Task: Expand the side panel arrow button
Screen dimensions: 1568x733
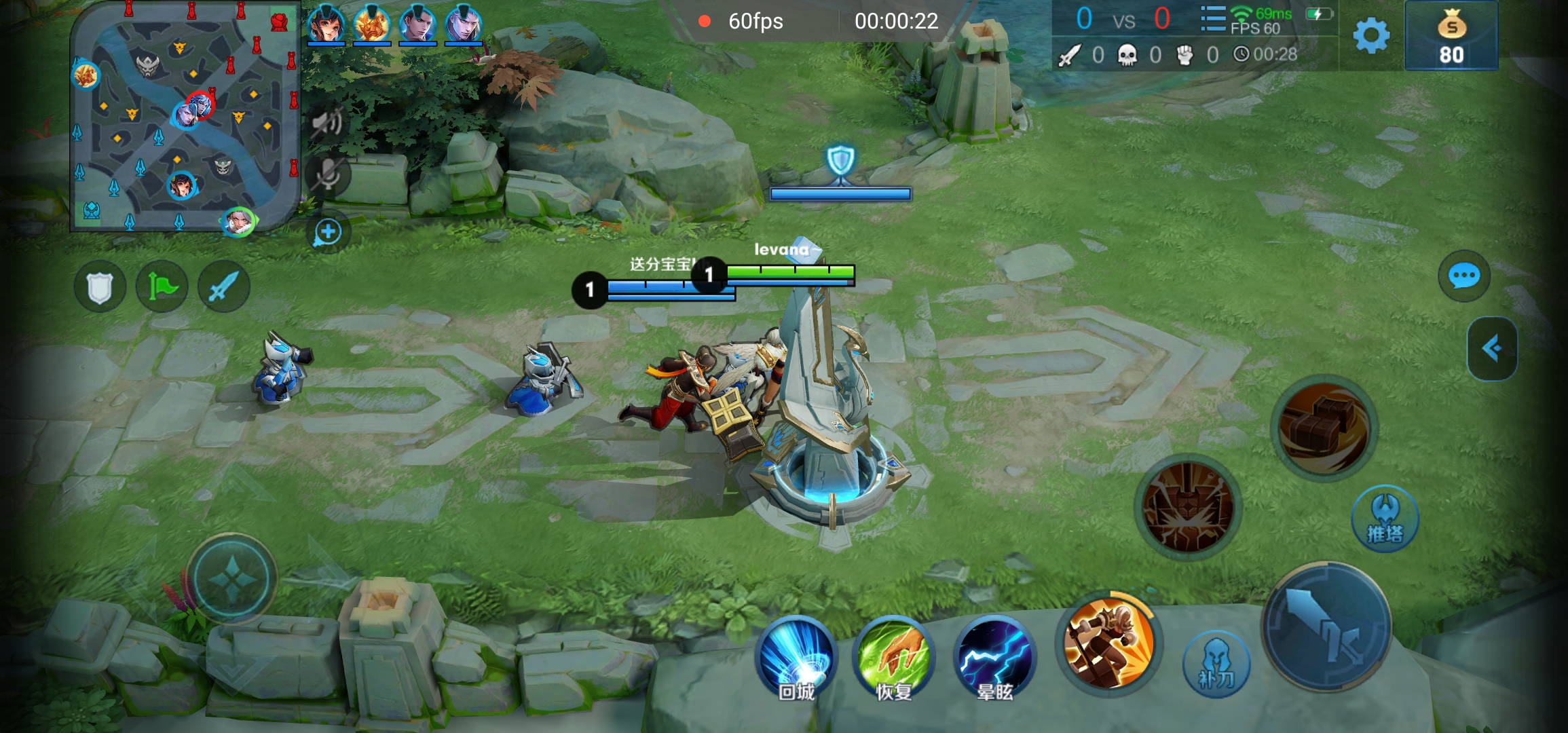Action: (1492, 349)
